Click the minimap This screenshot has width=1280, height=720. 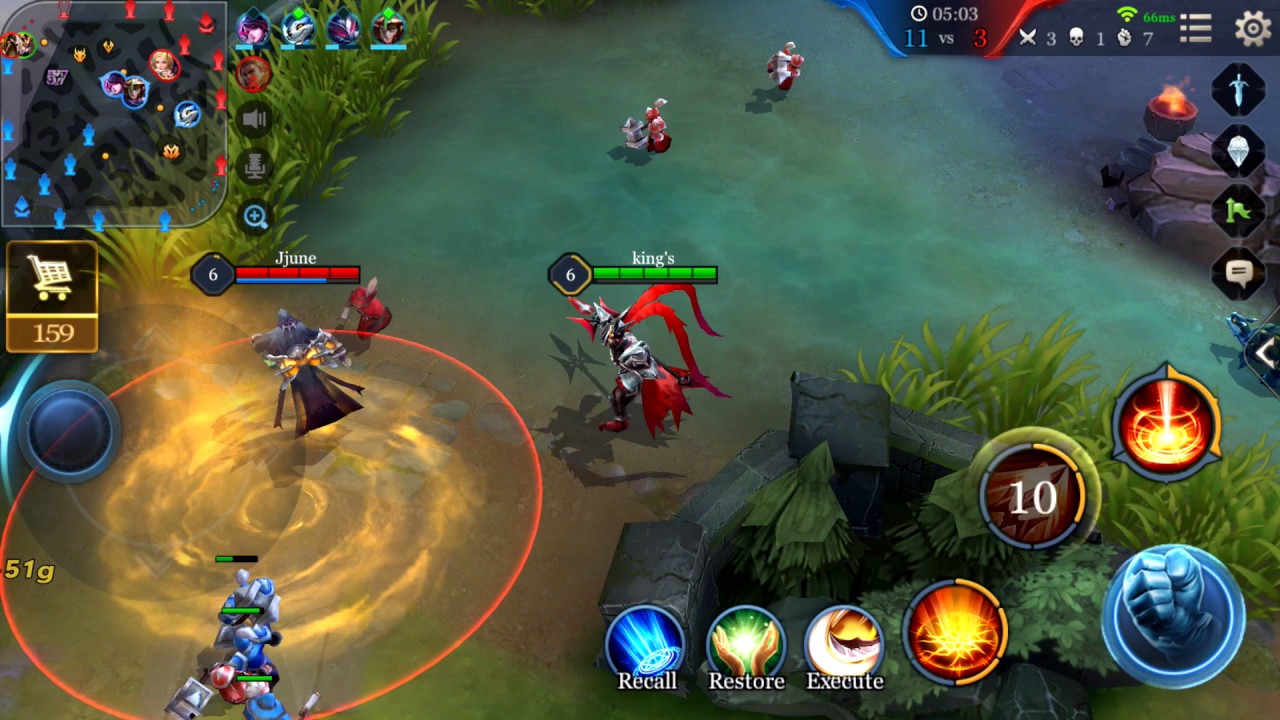pos(113,113)
